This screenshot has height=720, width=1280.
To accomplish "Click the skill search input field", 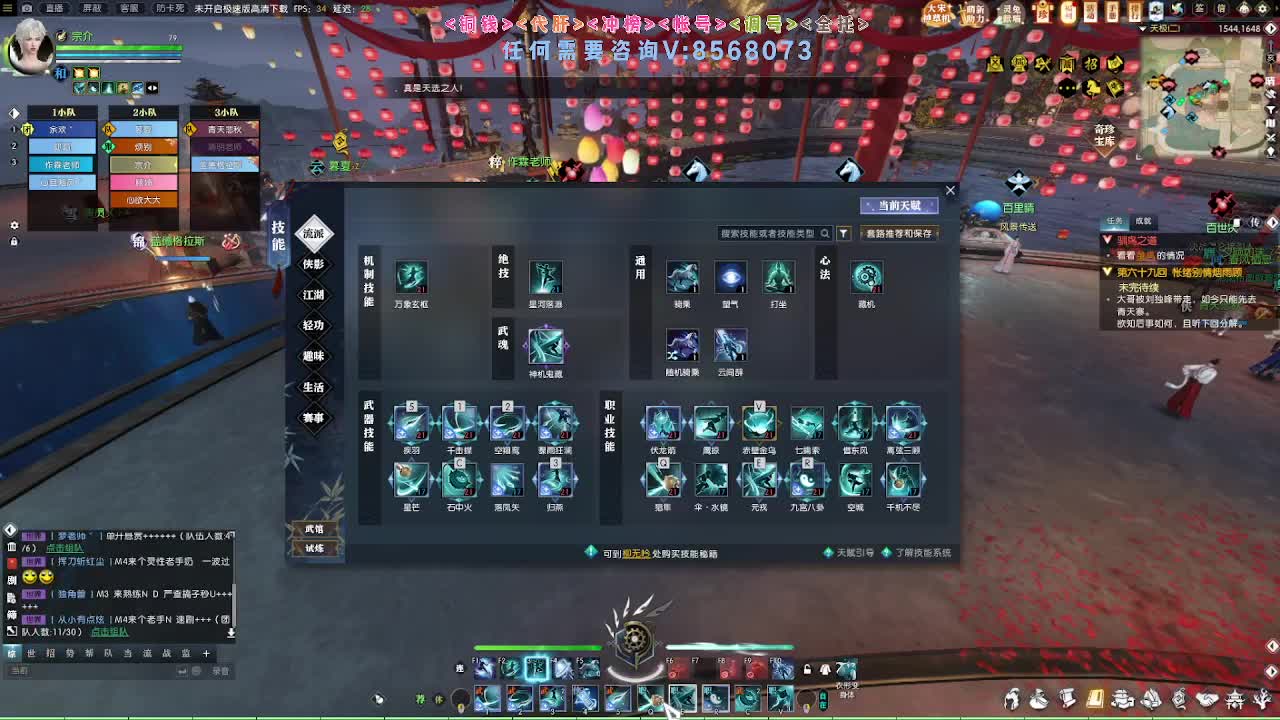I will click(x=770, y=232).
